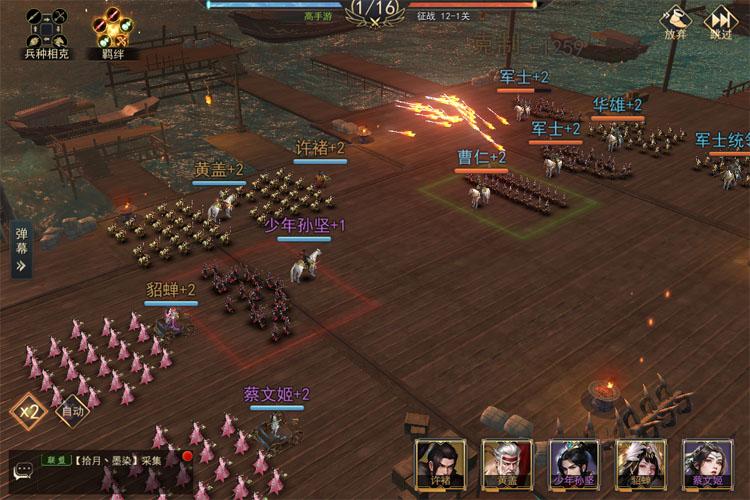Pick the 蔡文姬 hero portrait
This screenshot has height=500, width=750.
[707, 465]
